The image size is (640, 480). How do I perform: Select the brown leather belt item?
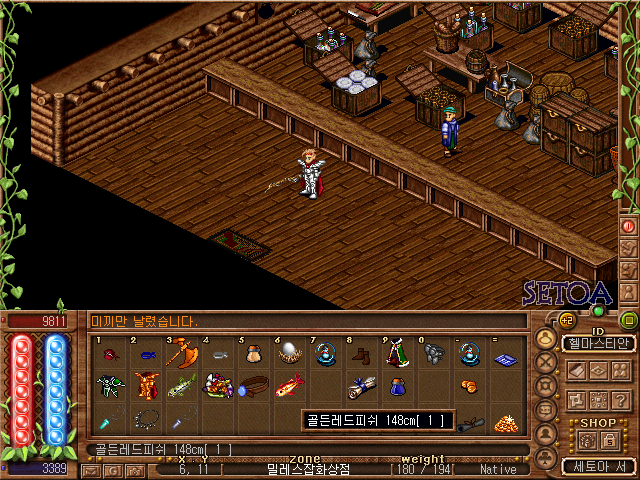coord(254,385)
